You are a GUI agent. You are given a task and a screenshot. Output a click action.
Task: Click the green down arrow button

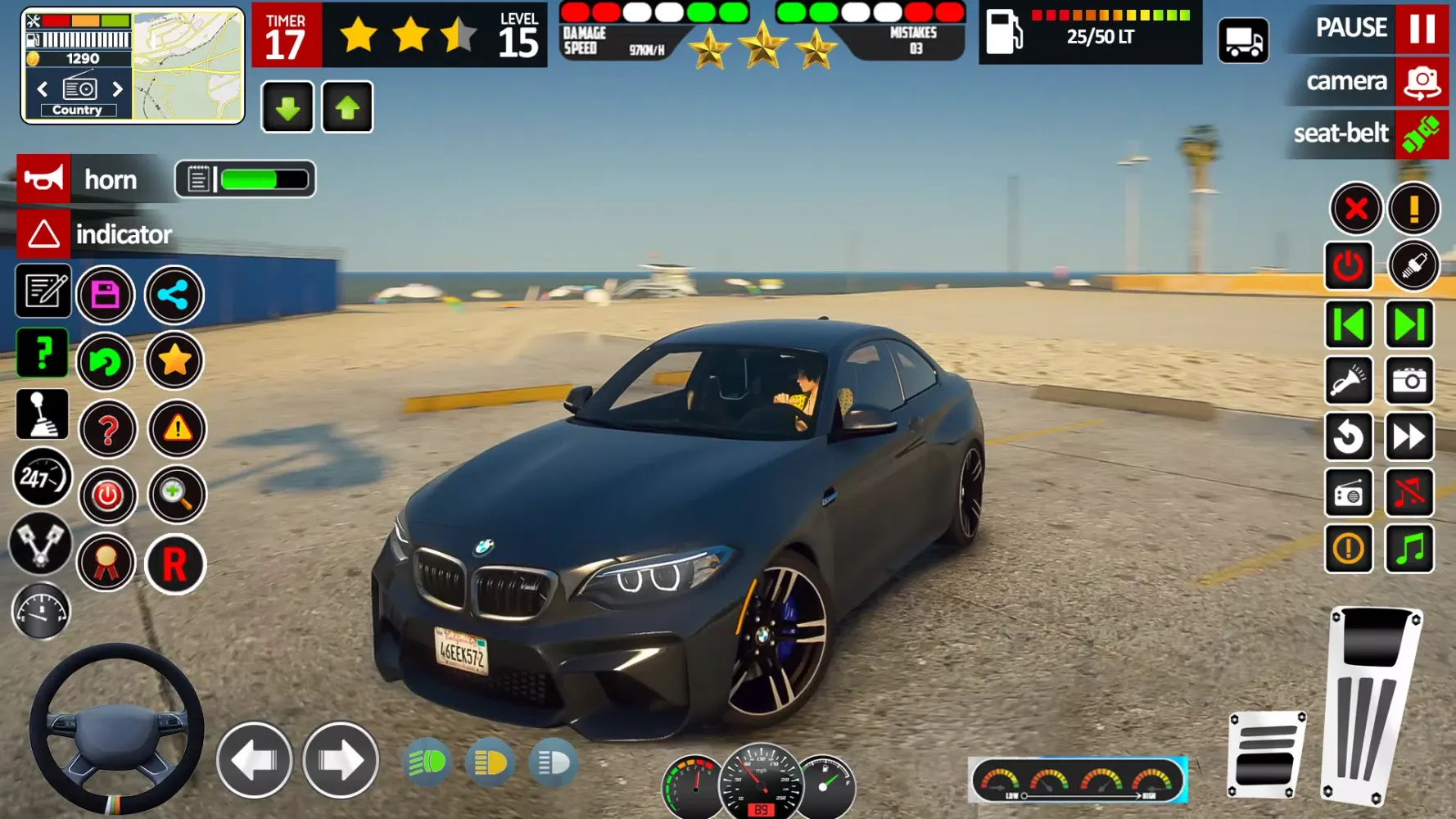(x=287, y=107)
